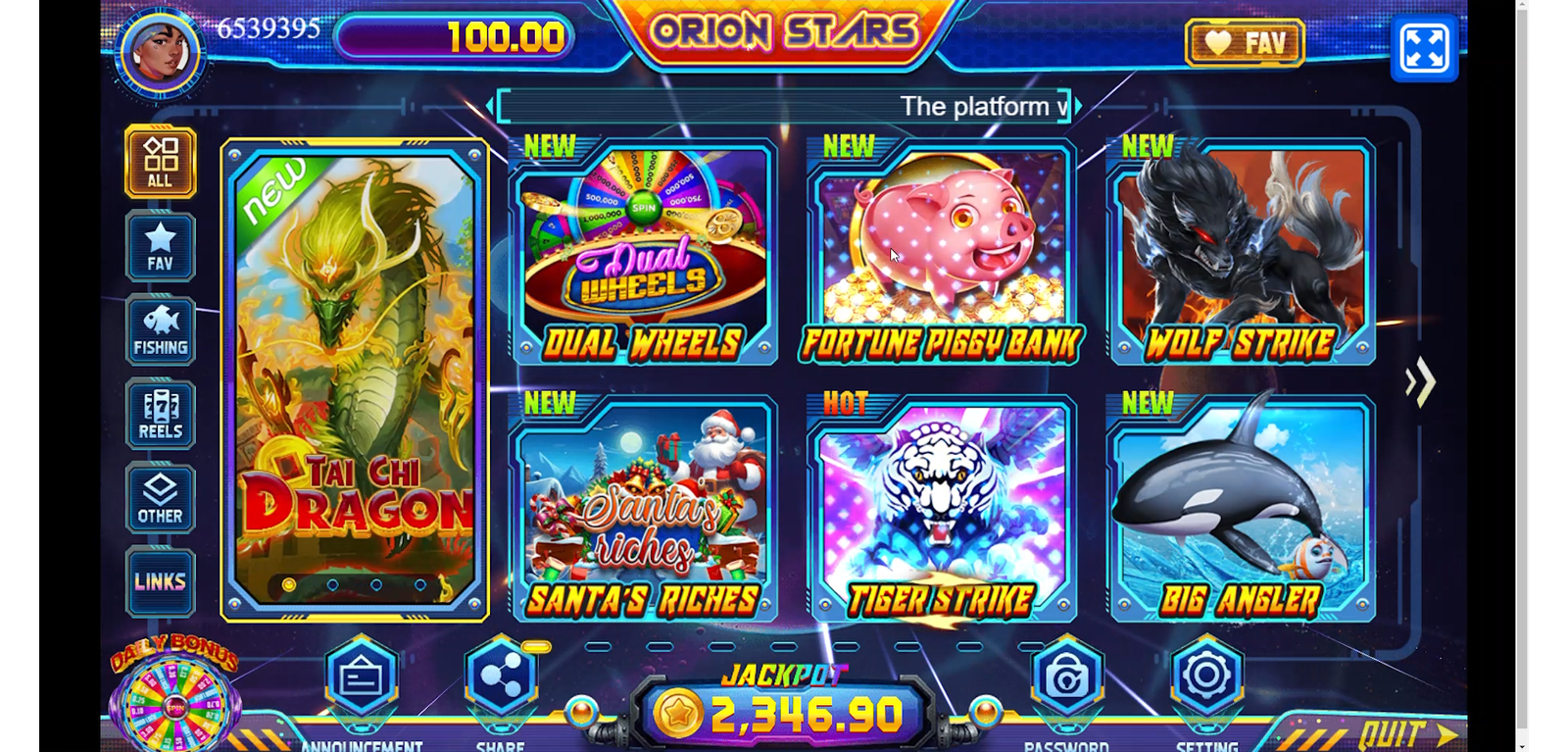Select the Santa's Riches game tile
The width and height of the screenshot is (1568, 752).
tap(643, 510)
